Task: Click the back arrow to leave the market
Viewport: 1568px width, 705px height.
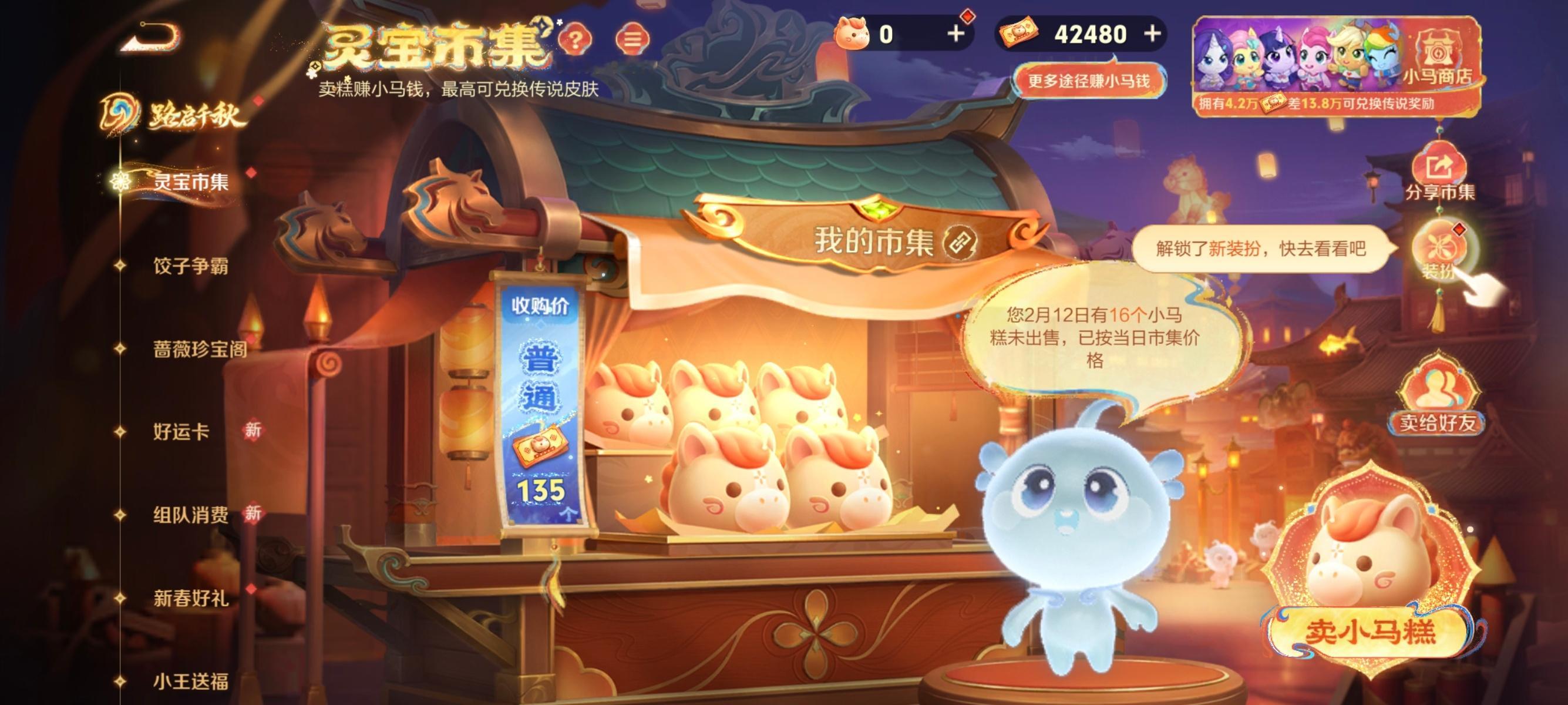Action: pyautogui.click(x=146, y=38)
